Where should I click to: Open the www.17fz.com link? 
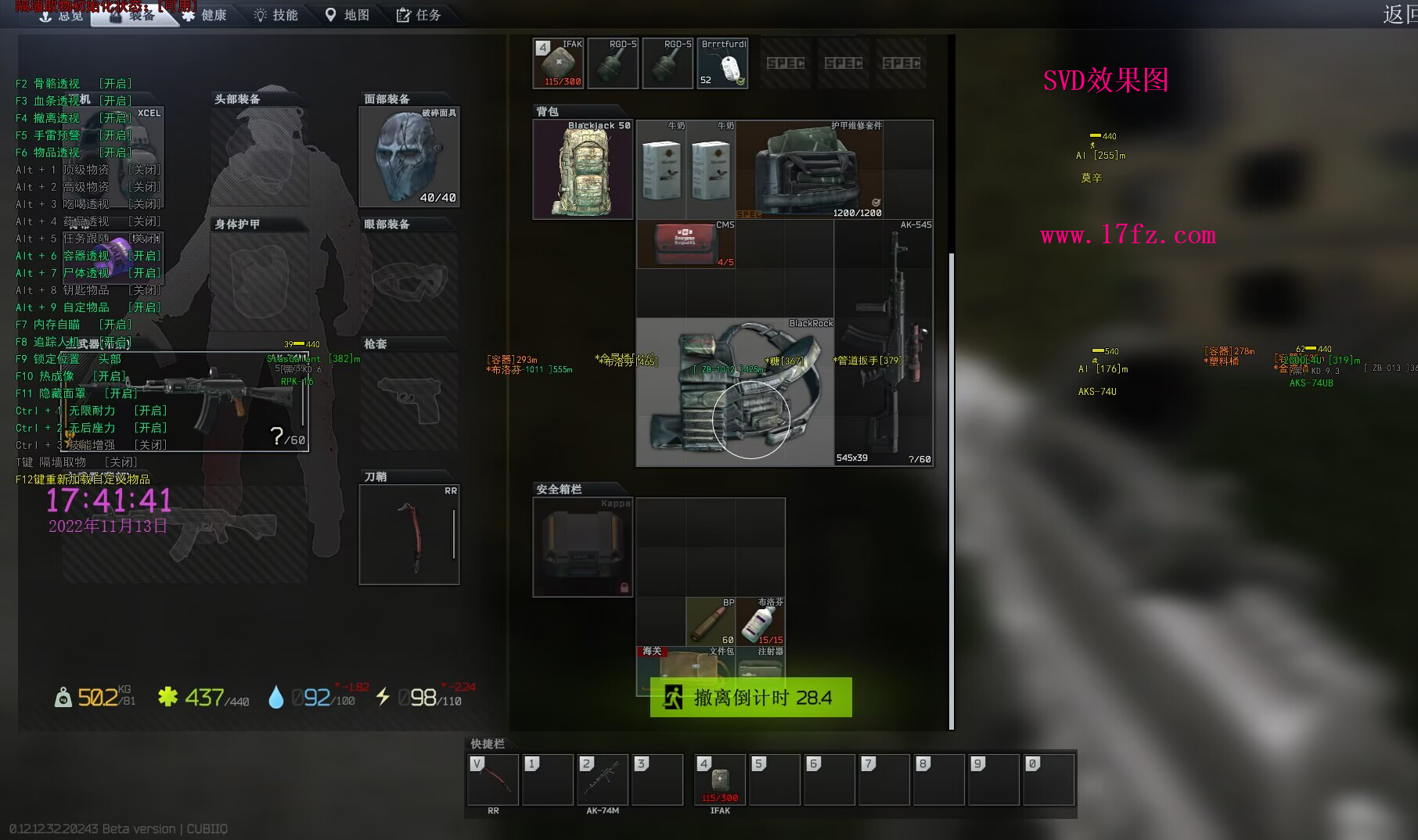(1127, 235)
